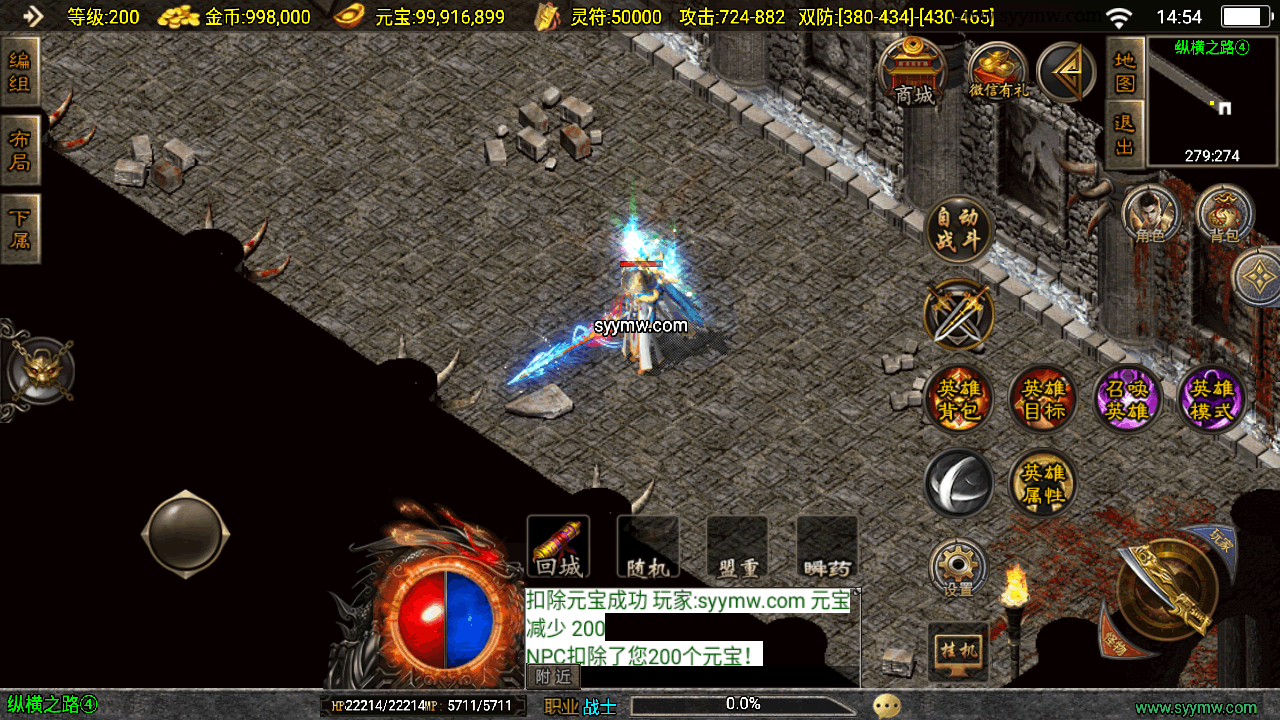Use the 回城 return scroll slot
This screenshot has height=720, width=1280.
[x=558, y=547]
